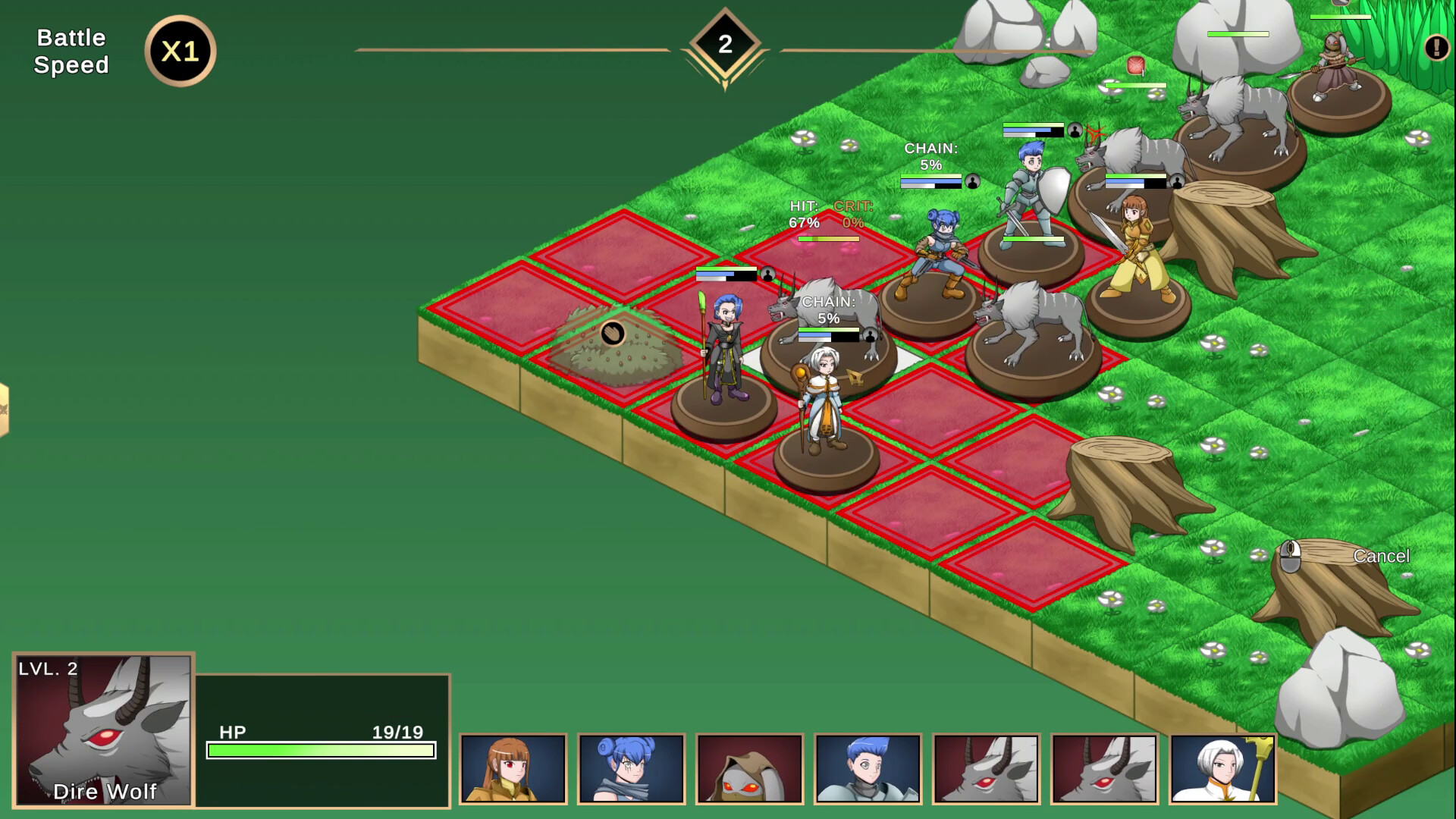Click the Battle Speed label
1456x819 pixels.
tap(71, 51)
